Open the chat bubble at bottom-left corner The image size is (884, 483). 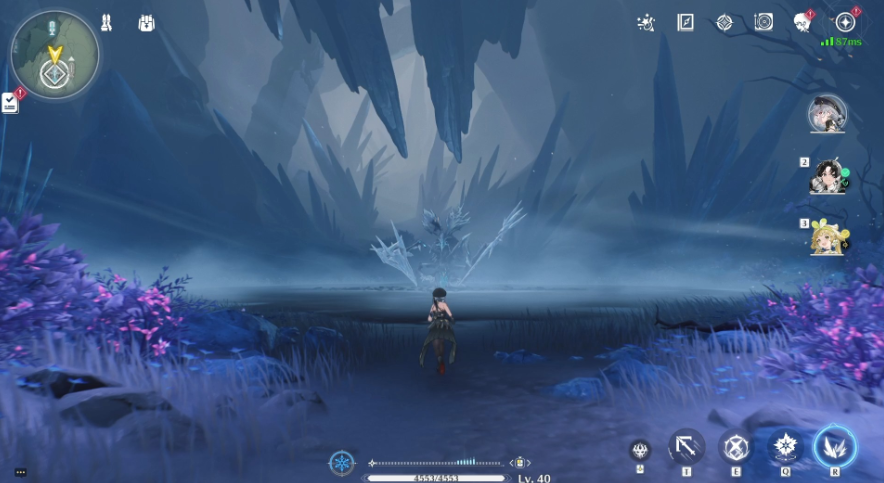20,472
